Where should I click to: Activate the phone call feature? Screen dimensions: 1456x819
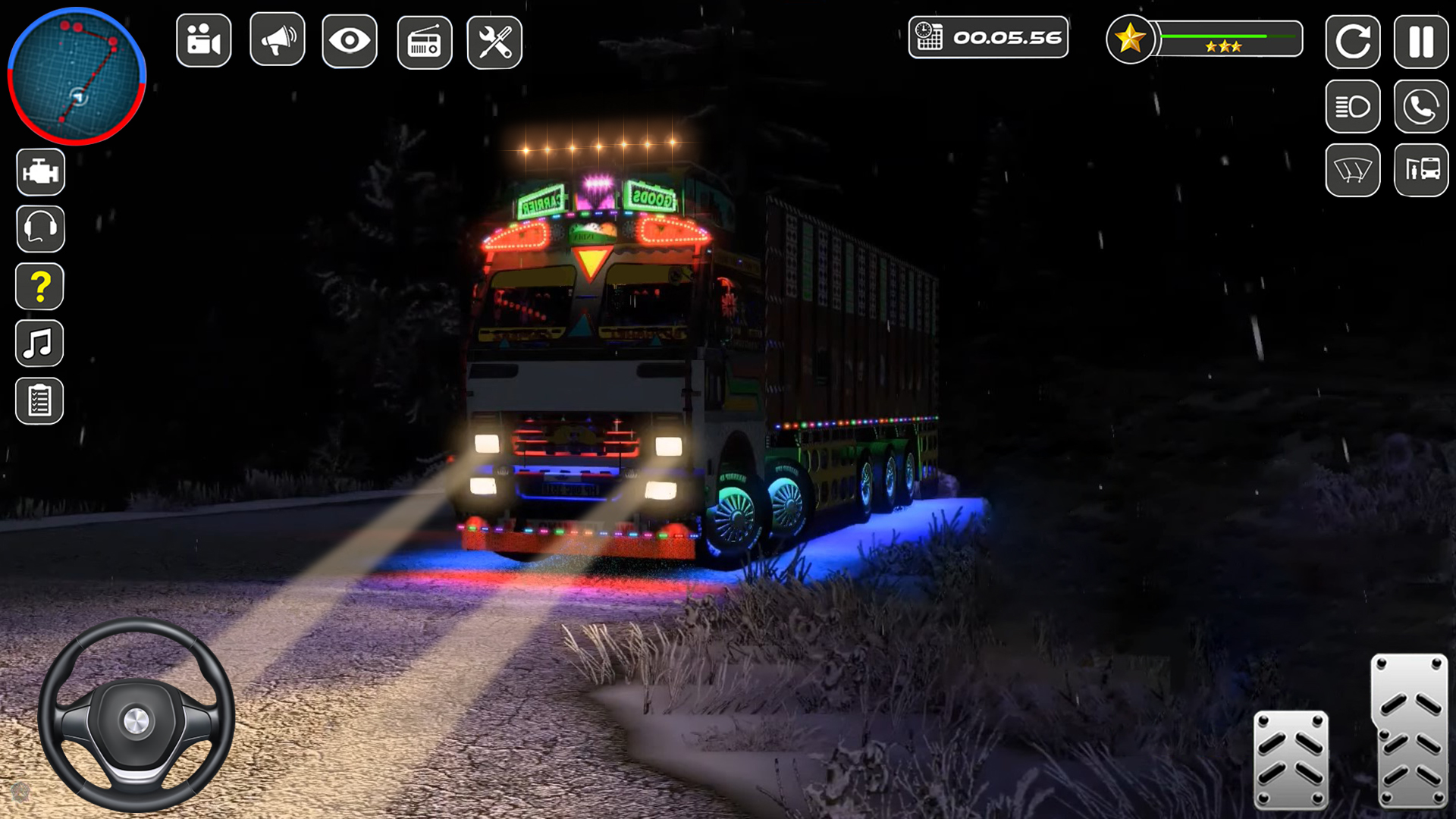pyautogui.click(x=1421, y=106)
